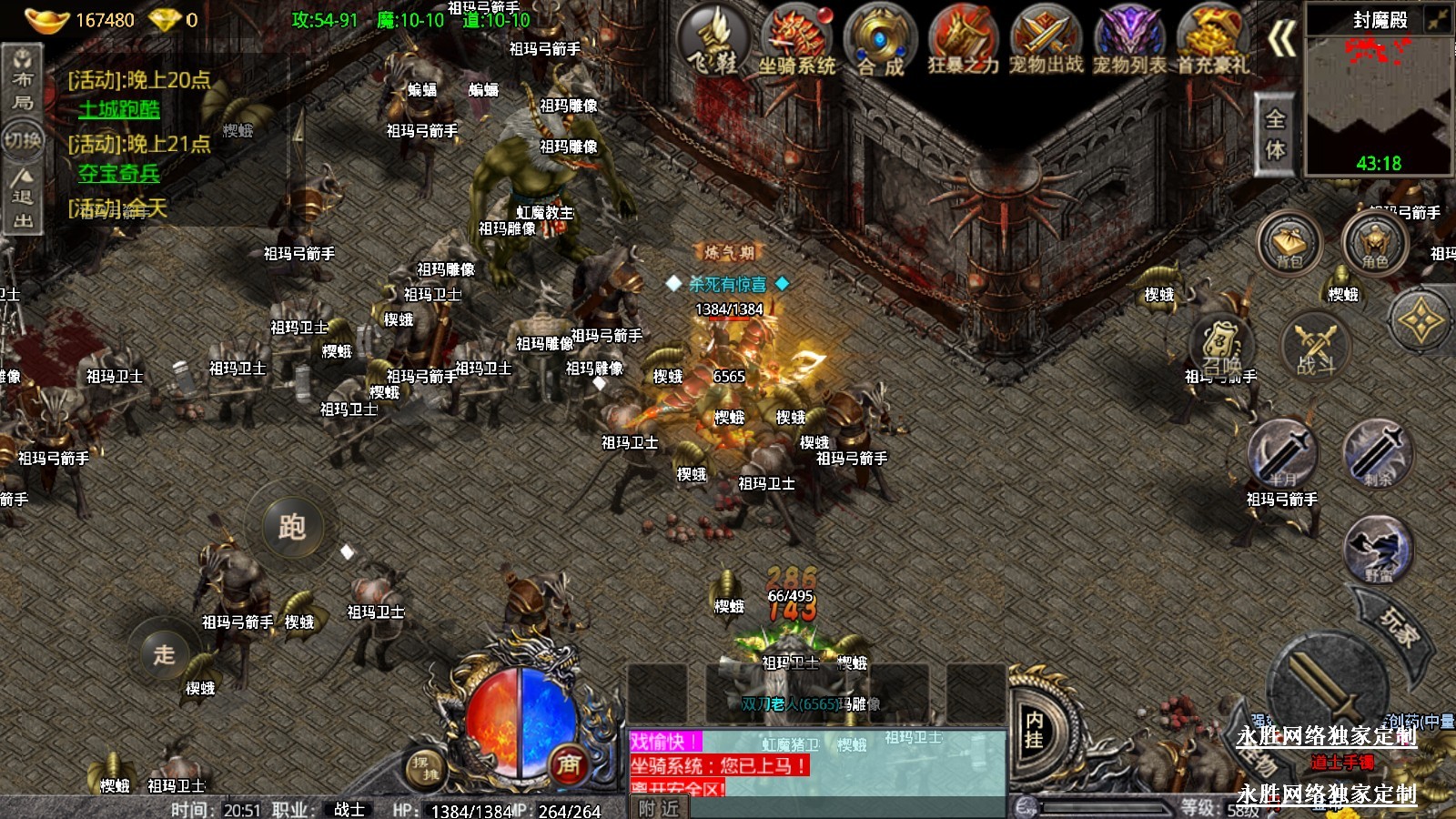Select 宠物出战 pet battle icon

pyautogui.click(x=1046, y=40)
